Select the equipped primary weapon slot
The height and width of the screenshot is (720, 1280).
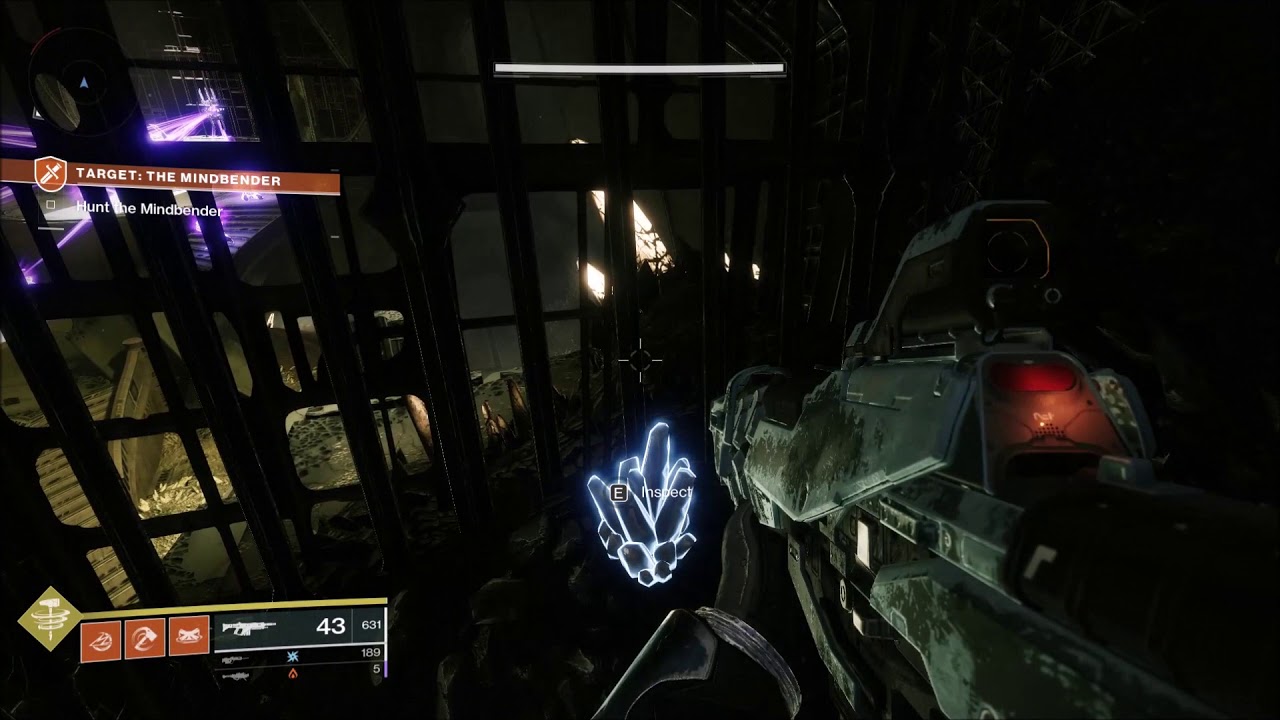point(298,628)
